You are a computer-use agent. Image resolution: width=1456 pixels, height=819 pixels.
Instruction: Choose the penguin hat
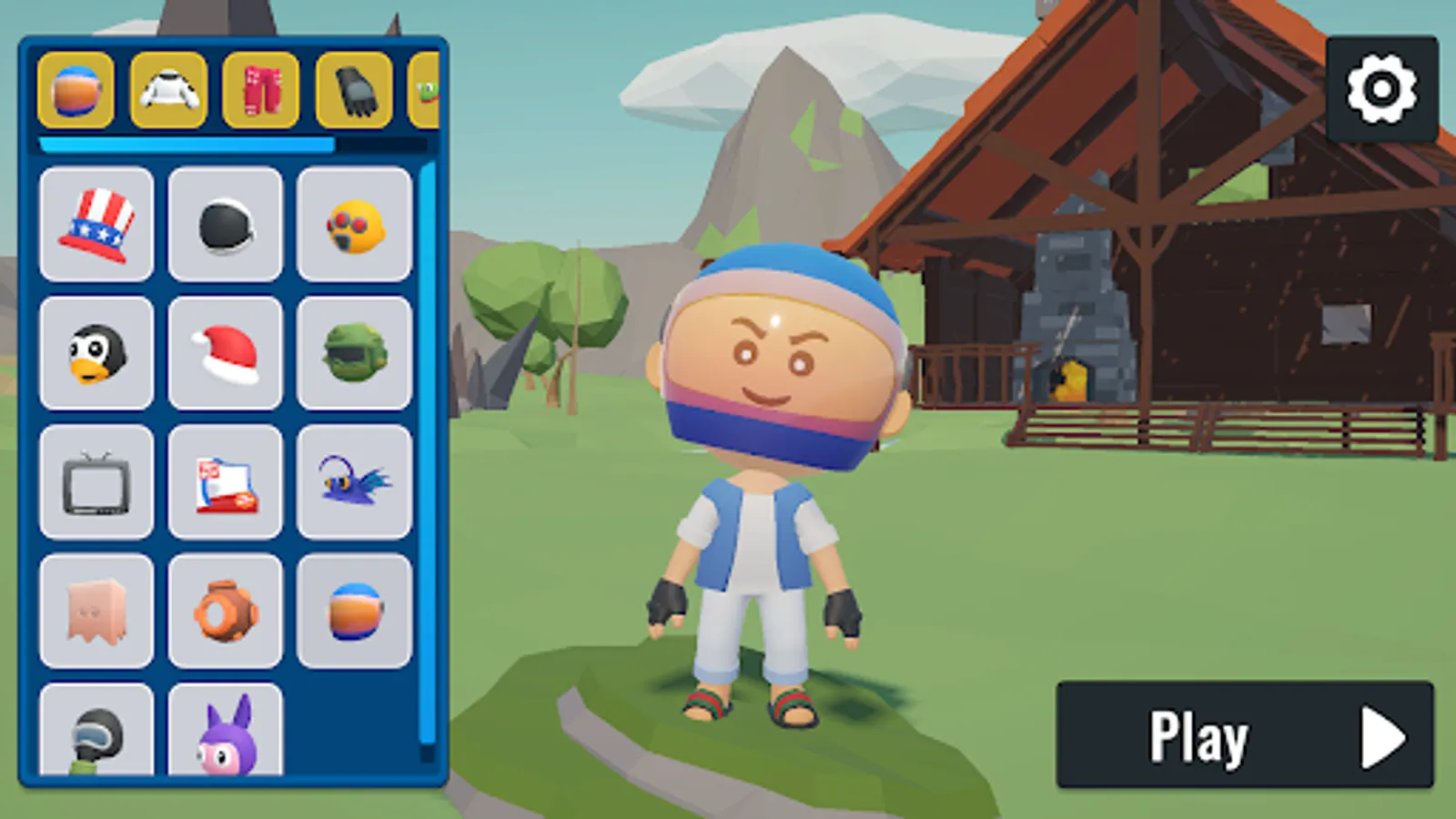96,354
